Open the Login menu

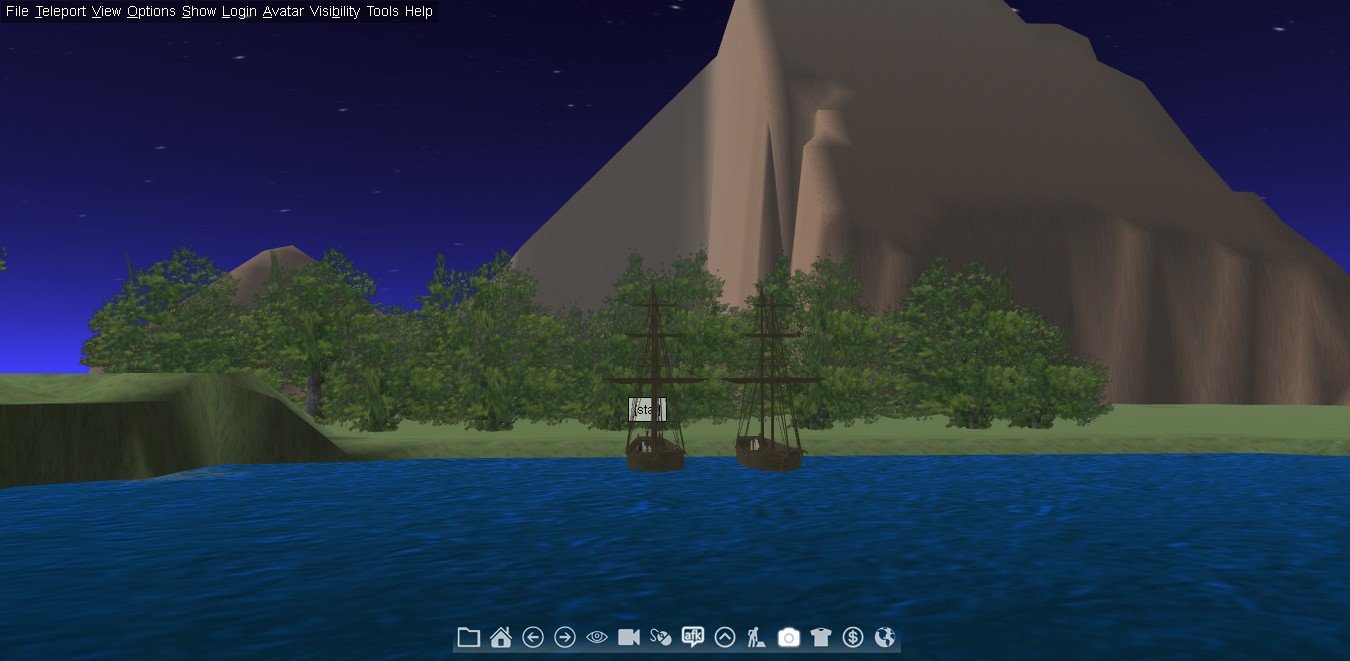239,12
